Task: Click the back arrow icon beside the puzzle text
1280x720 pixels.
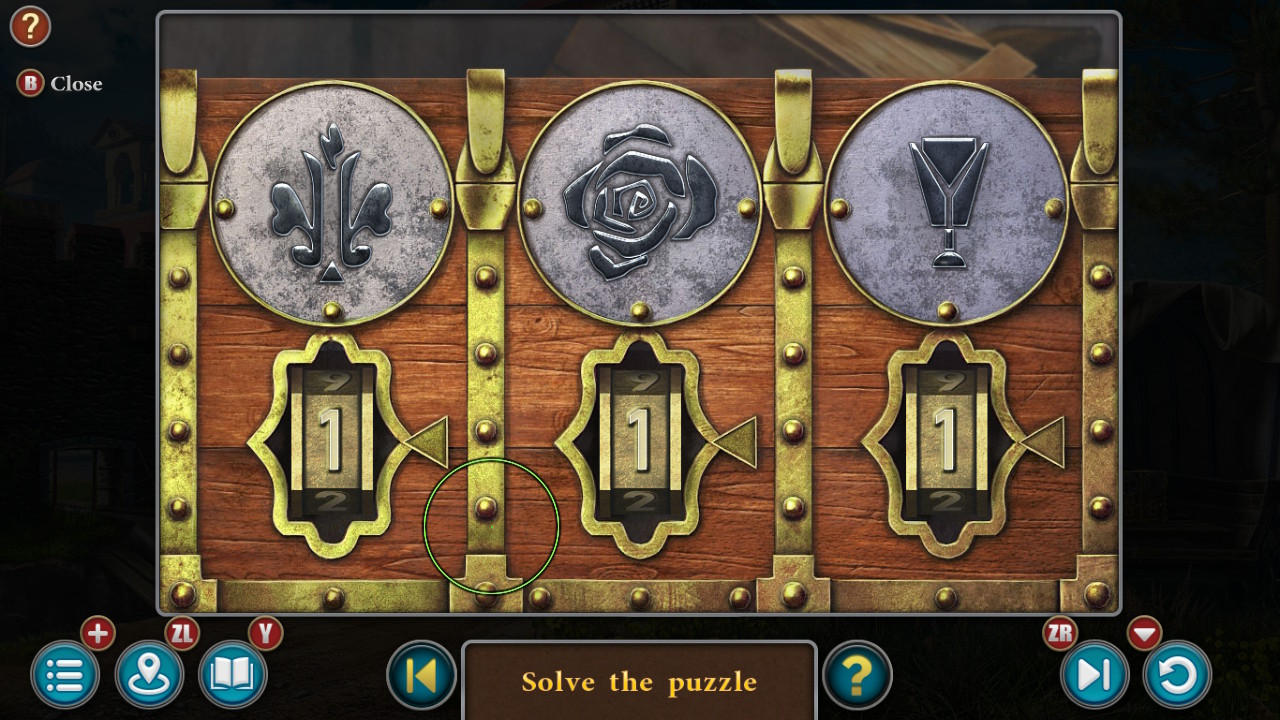Action: coord(421,676)
